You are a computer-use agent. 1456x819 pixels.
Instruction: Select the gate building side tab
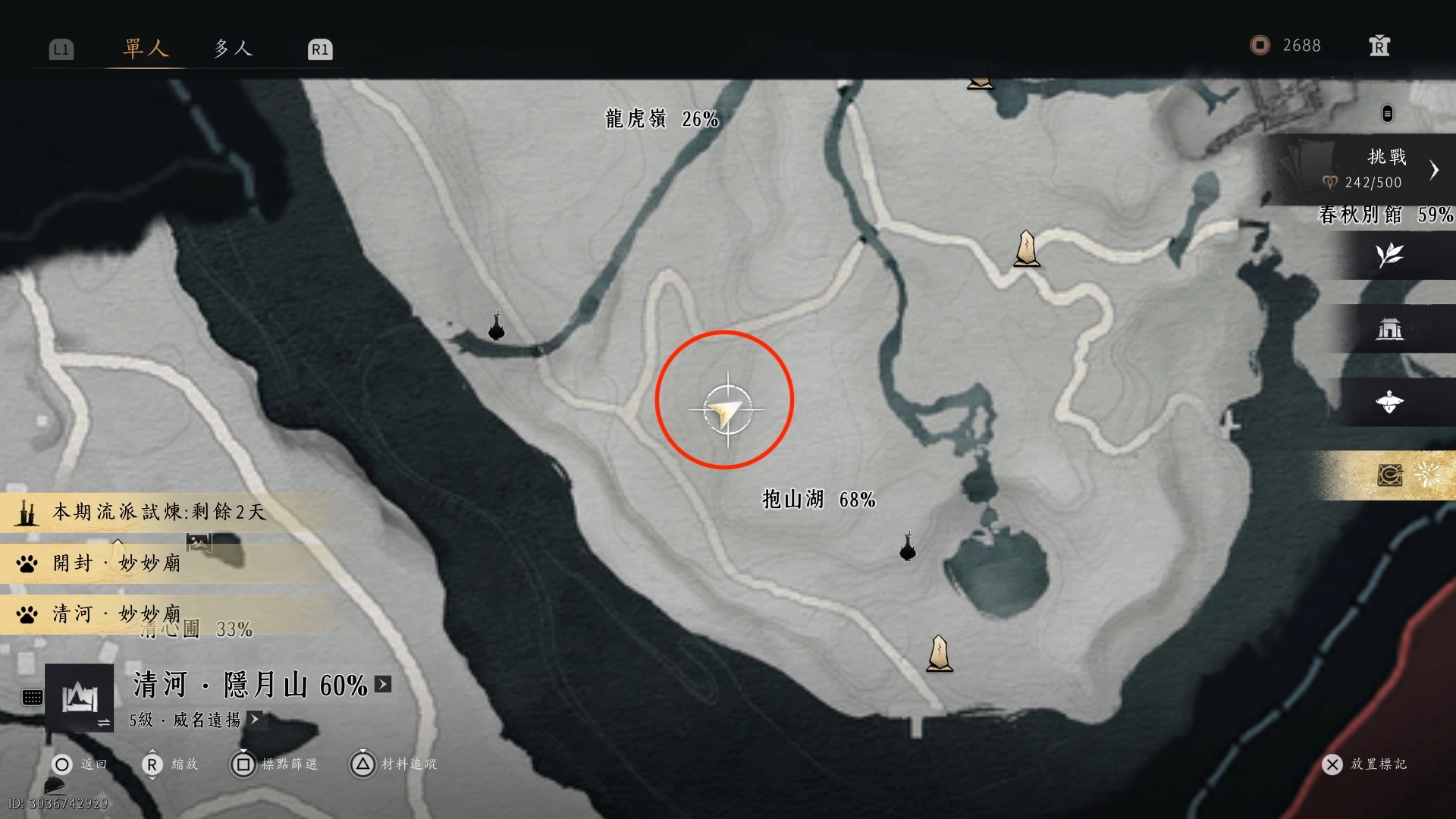1389,328
